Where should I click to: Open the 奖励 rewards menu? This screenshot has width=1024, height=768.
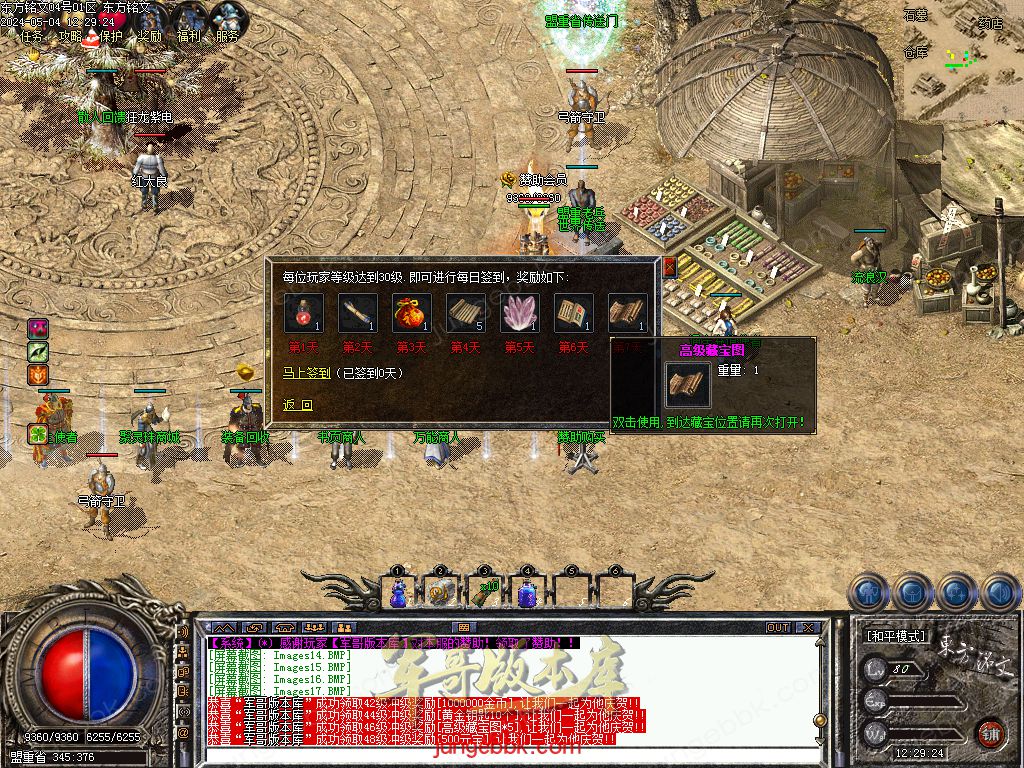click(150, 36)
